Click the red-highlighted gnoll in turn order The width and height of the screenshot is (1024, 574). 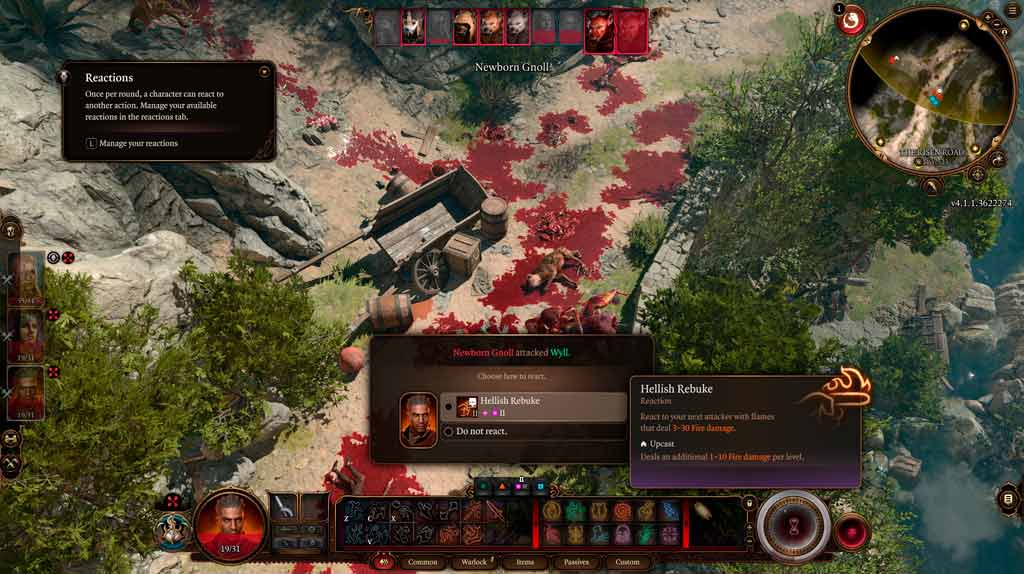(600, 29)
